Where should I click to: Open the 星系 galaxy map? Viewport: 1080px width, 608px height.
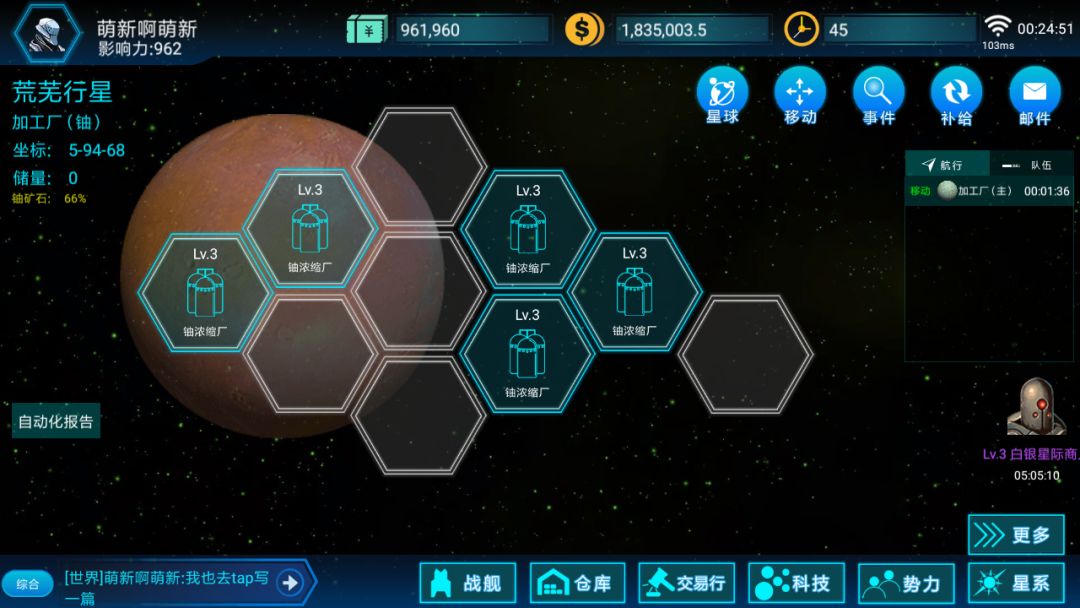(x=1015, y=583)
